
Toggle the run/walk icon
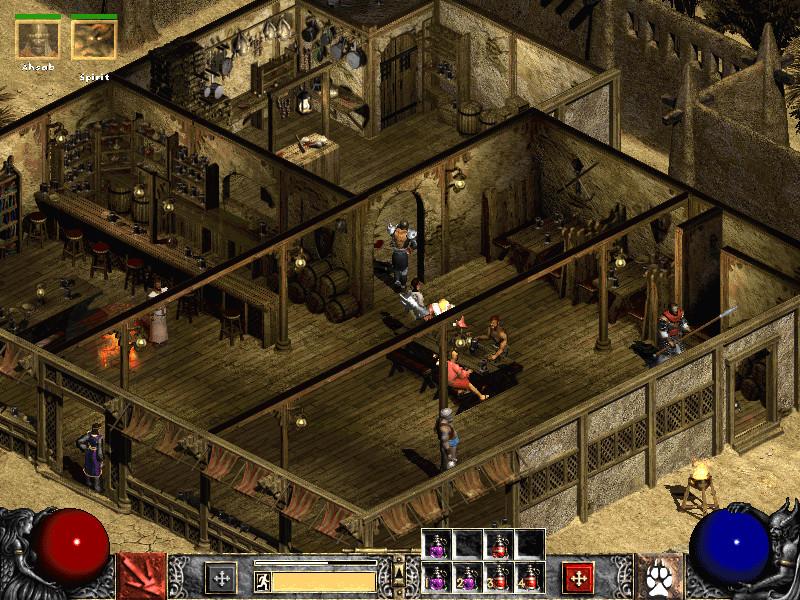[263, 580]
